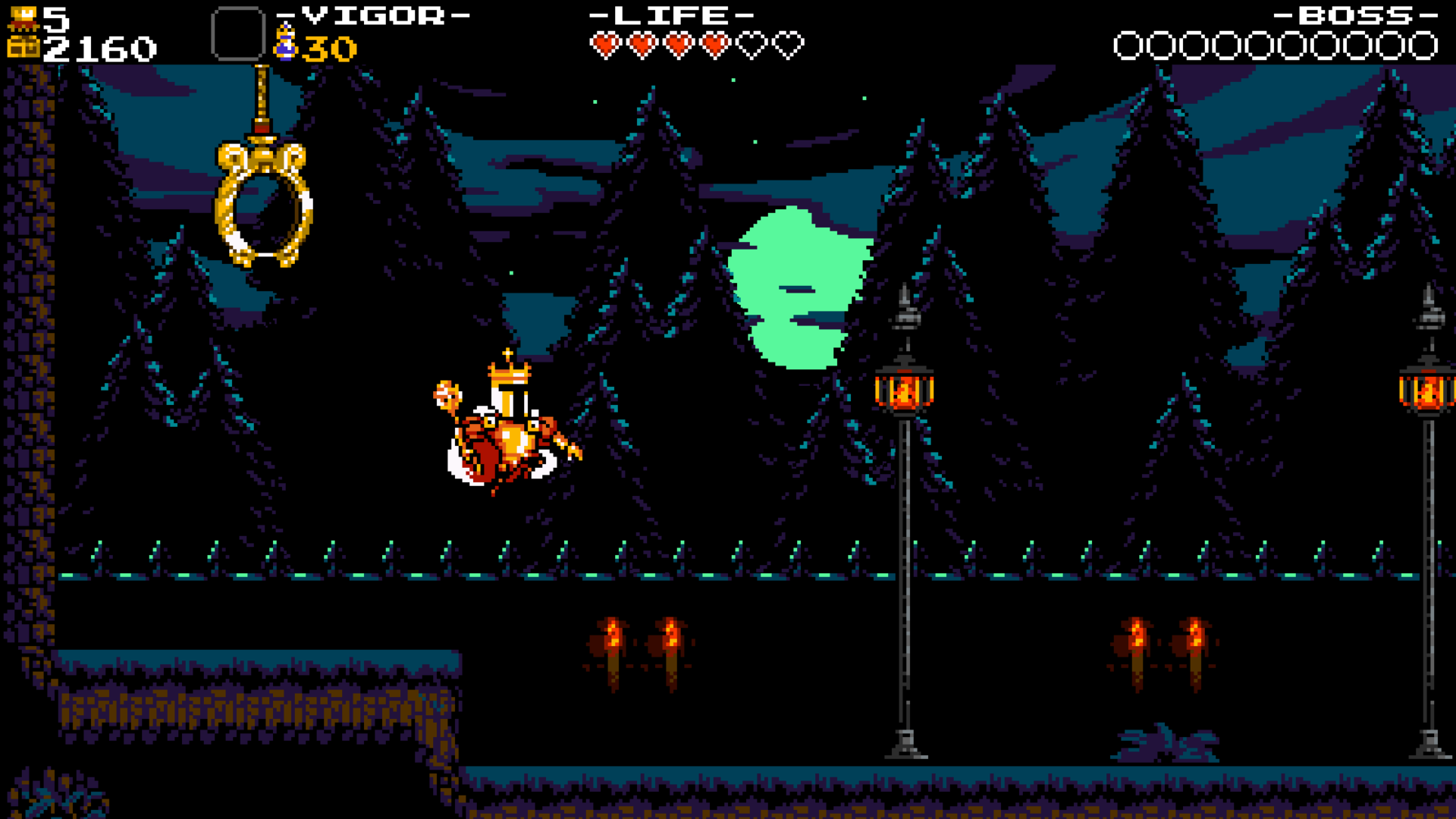Click the gold treasure chest icon
This screenshot has height=819, width=1456.
23,49
